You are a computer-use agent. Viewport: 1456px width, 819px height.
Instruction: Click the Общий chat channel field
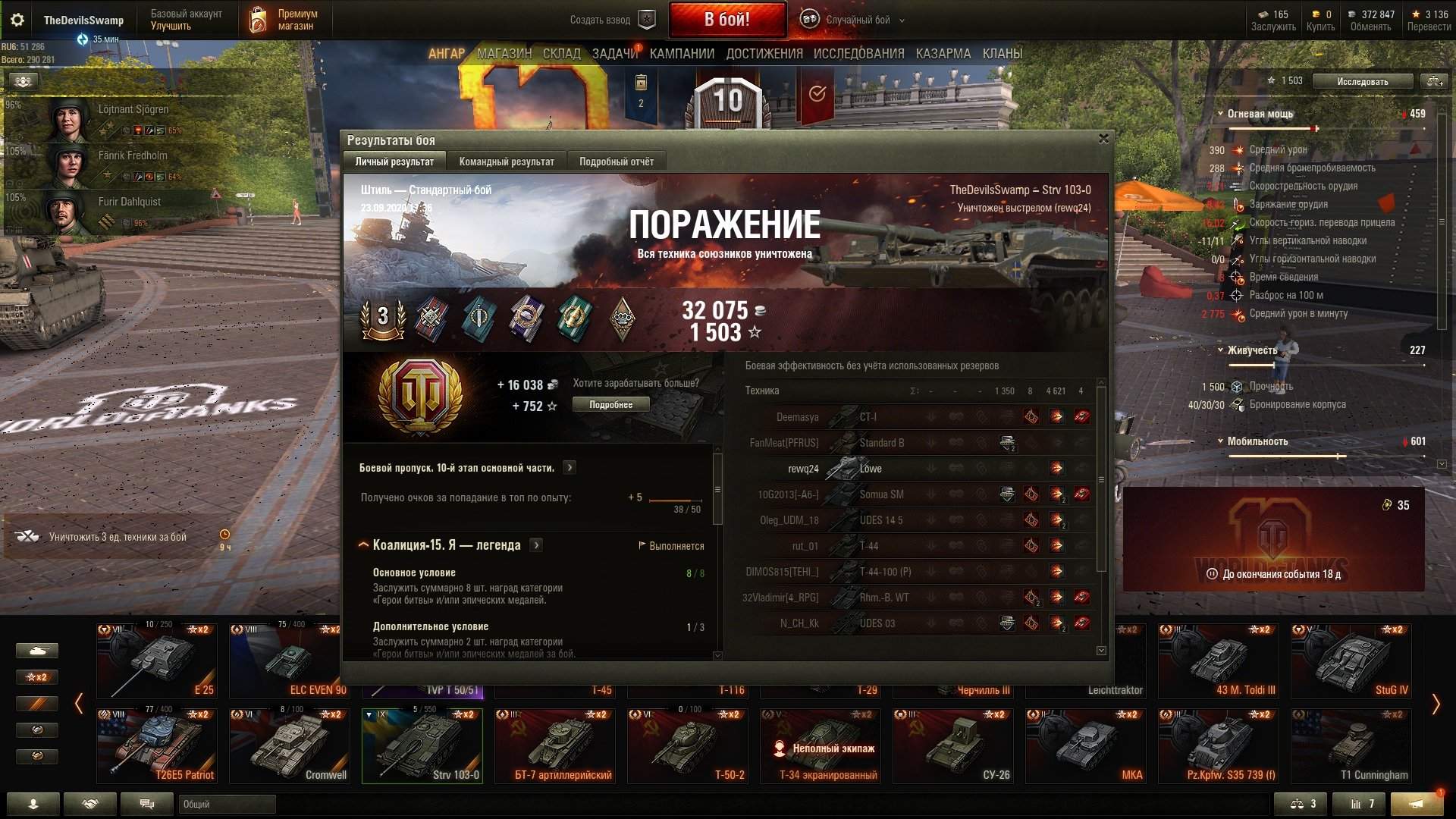click(x=226, y=804)
